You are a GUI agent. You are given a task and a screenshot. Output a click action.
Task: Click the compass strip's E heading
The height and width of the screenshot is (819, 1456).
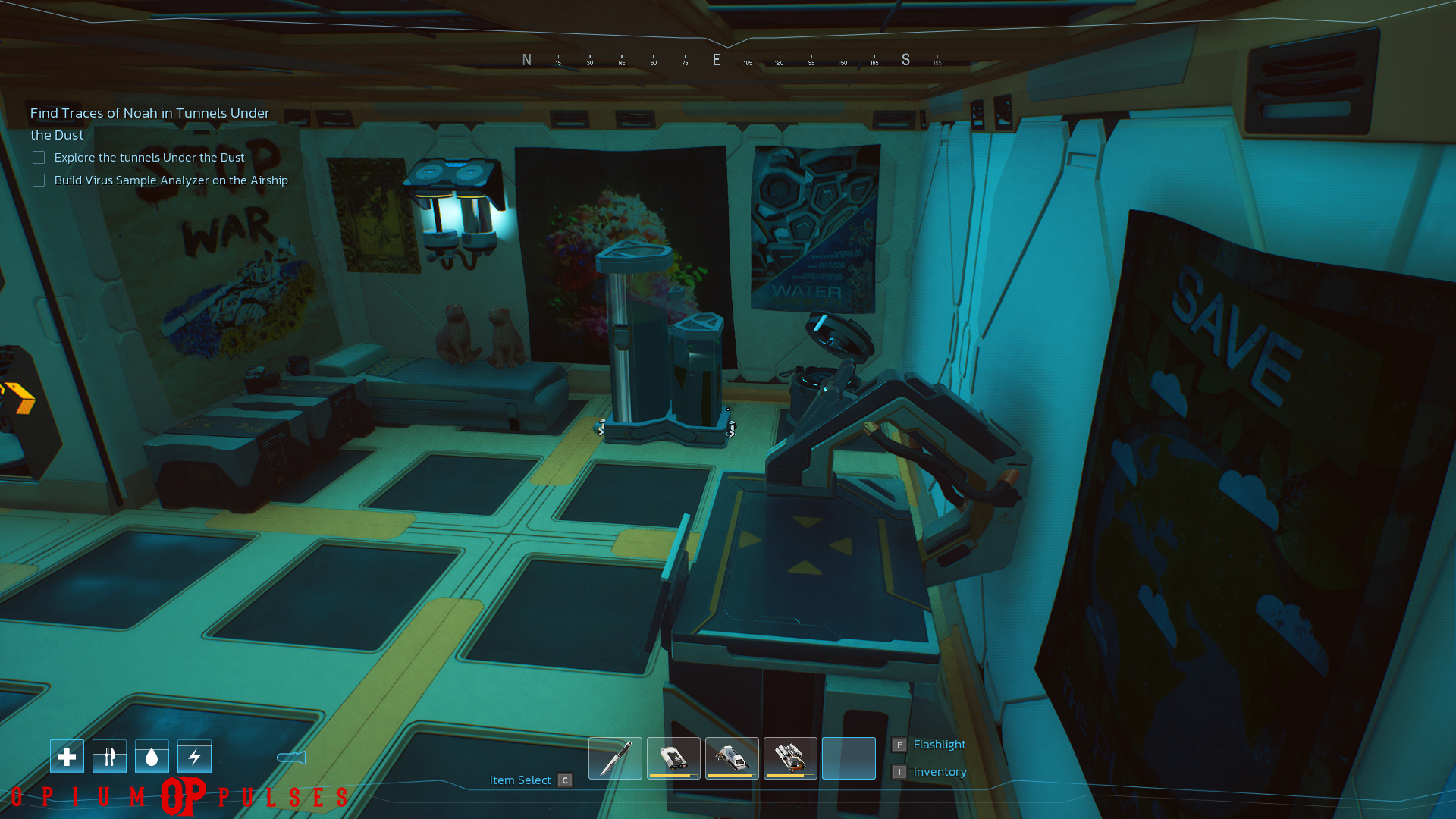click(x=716, y=60)
